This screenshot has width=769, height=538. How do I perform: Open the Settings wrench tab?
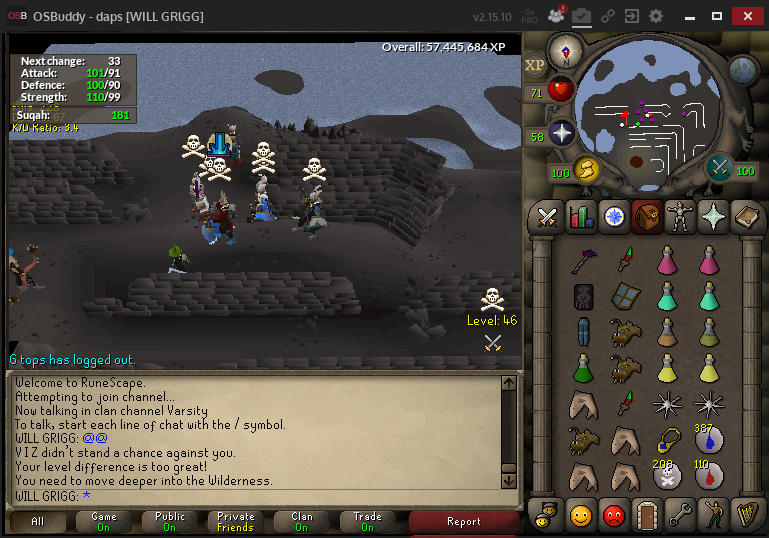pyautogui.click(x=679, y=515)
